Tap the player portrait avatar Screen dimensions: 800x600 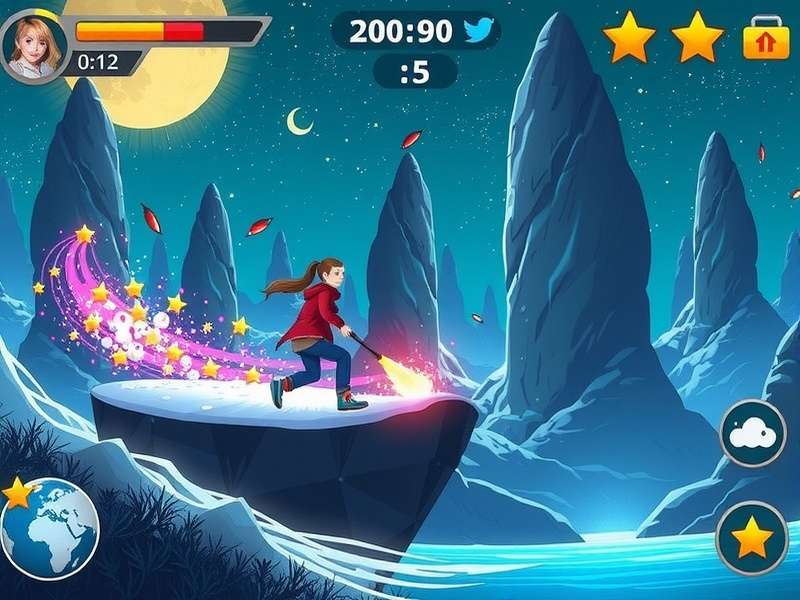(x=34, y=45)
